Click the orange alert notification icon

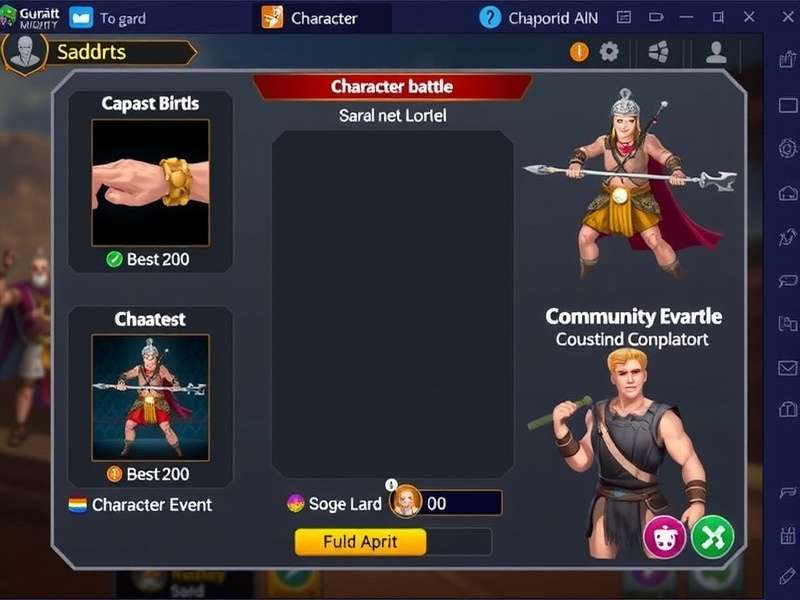coord(579,52)
